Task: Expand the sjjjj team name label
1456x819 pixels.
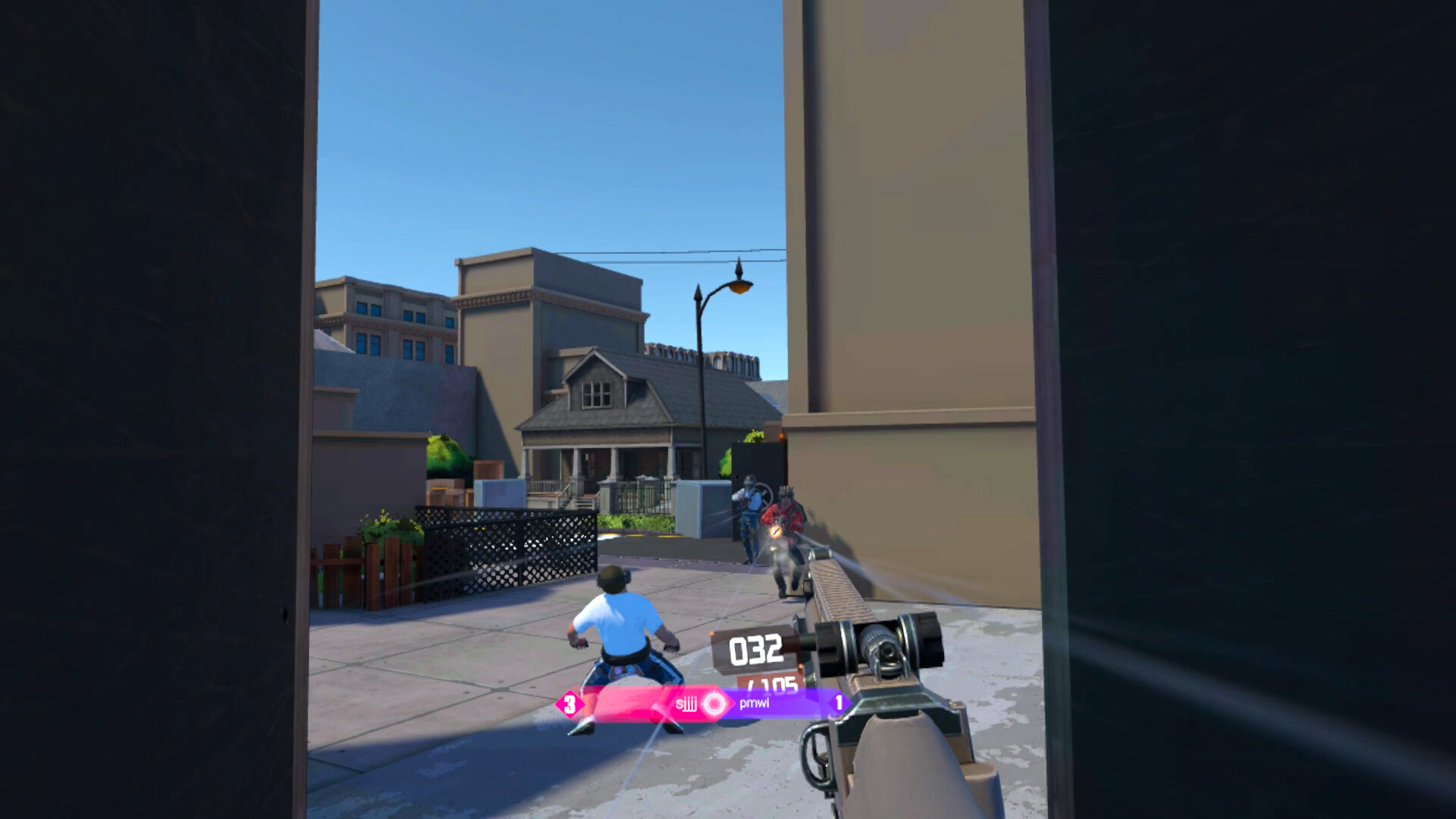Action: 686,704
